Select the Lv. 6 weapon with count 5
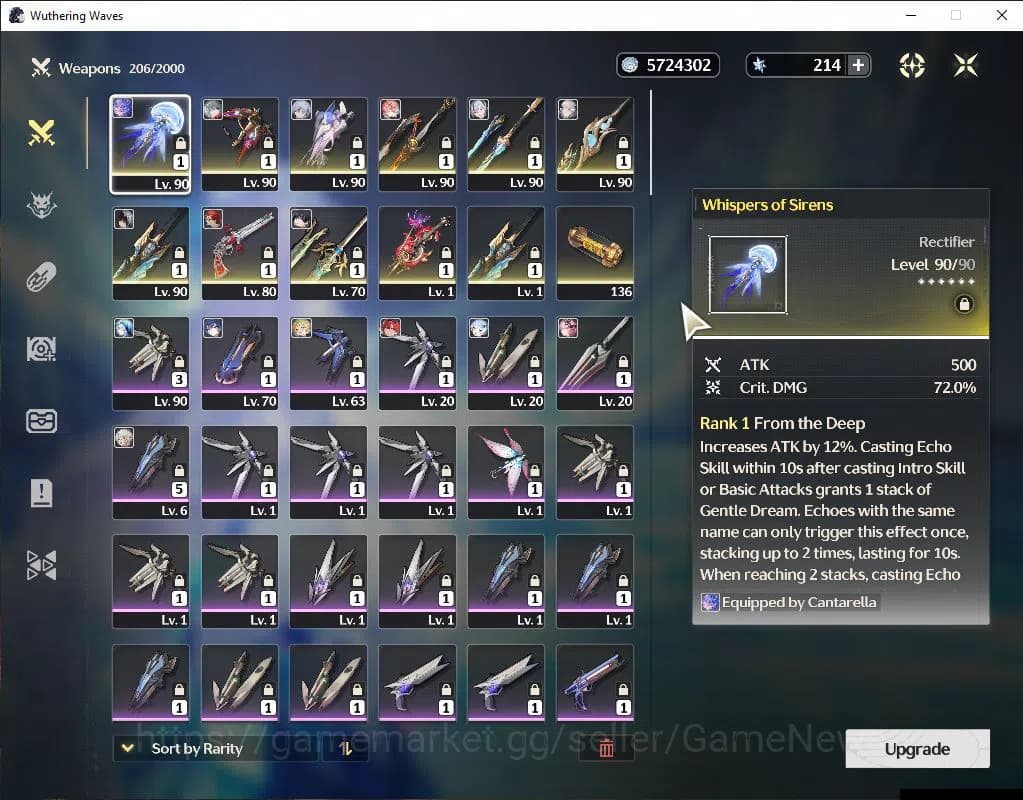Viewport: 1023px width, 800px height. [150, 472]
